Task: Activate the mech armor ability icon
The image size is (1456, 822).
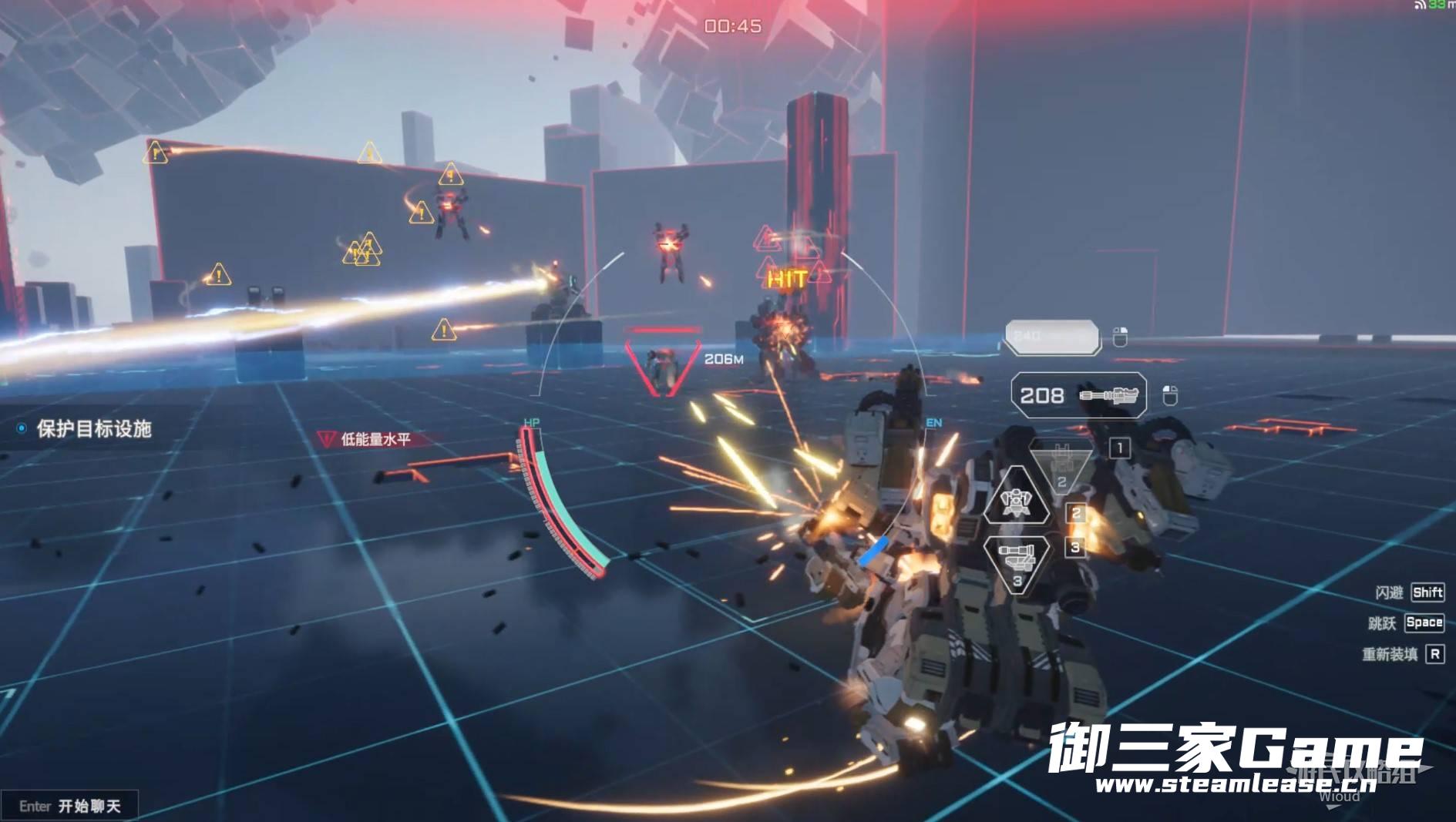Action: click(x=1017, y=500)
